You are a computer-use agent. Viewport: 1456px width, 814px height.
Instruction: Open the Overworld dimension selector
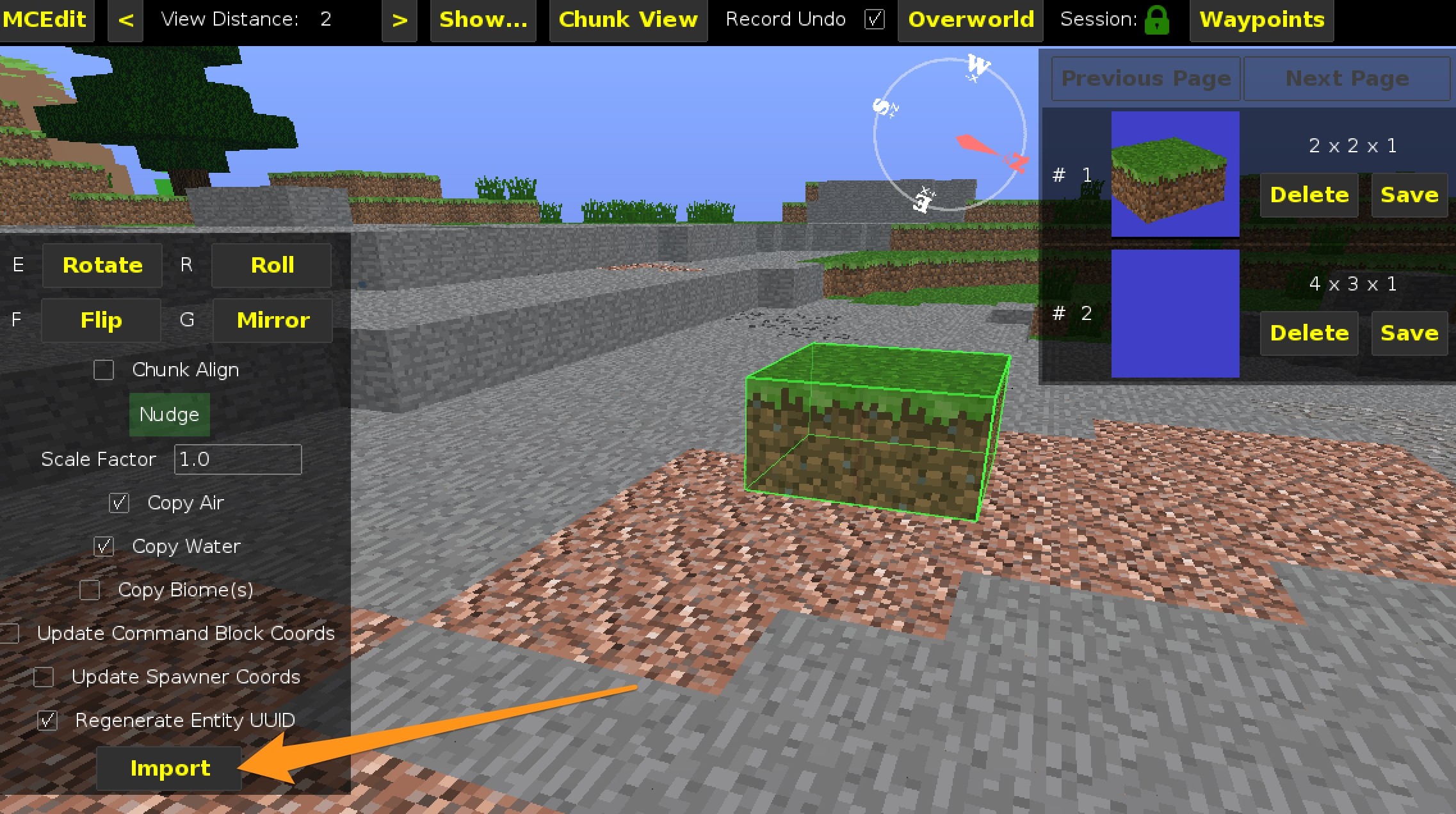[x=969, y=20]
